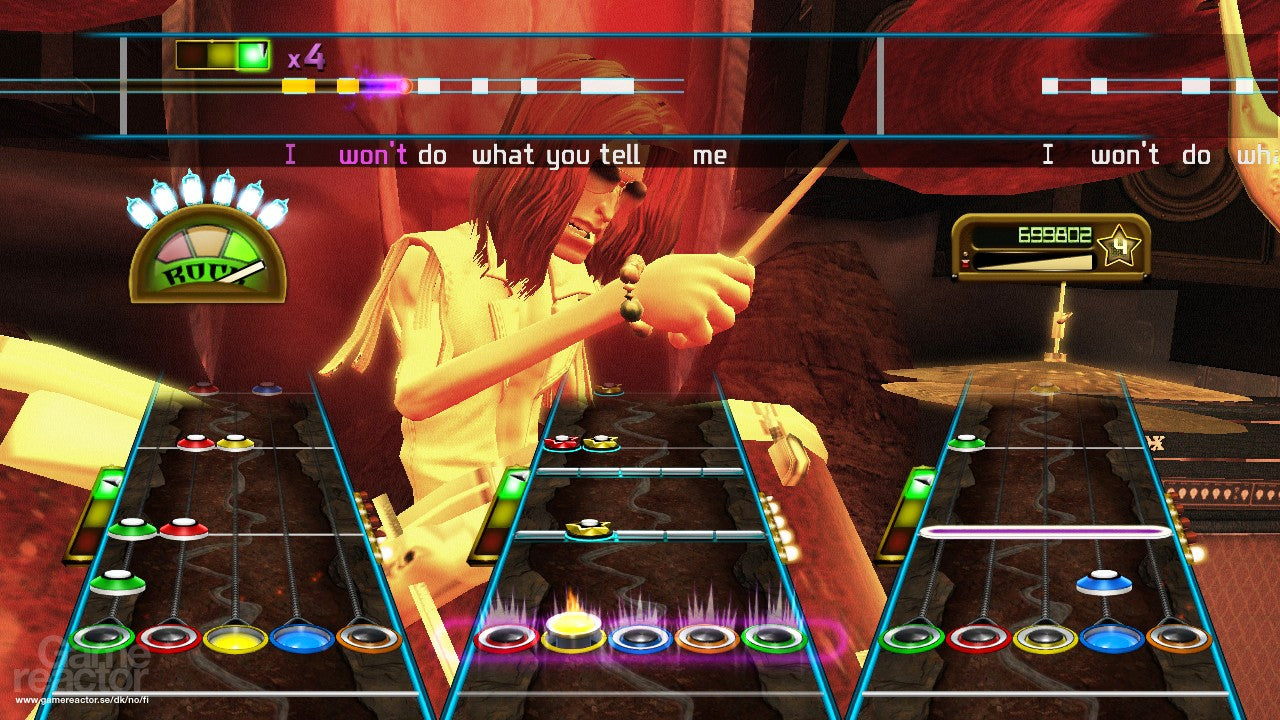The height and width of the screenshot is (720, 1280).
Task: Click the Rock Meter gauge
Action: [x=205, y=258]
